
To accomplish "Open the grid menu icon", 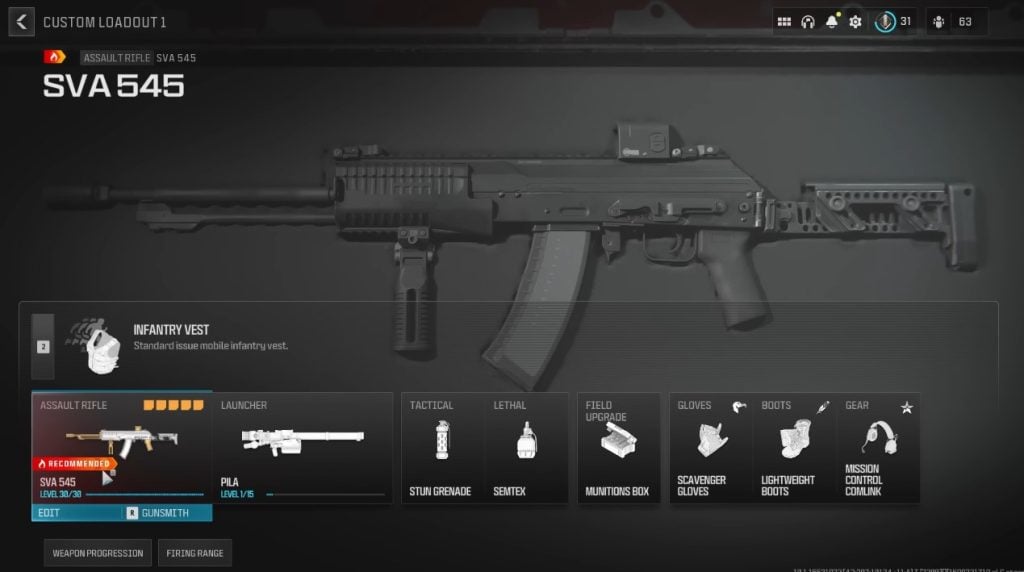I will [784, 21].
